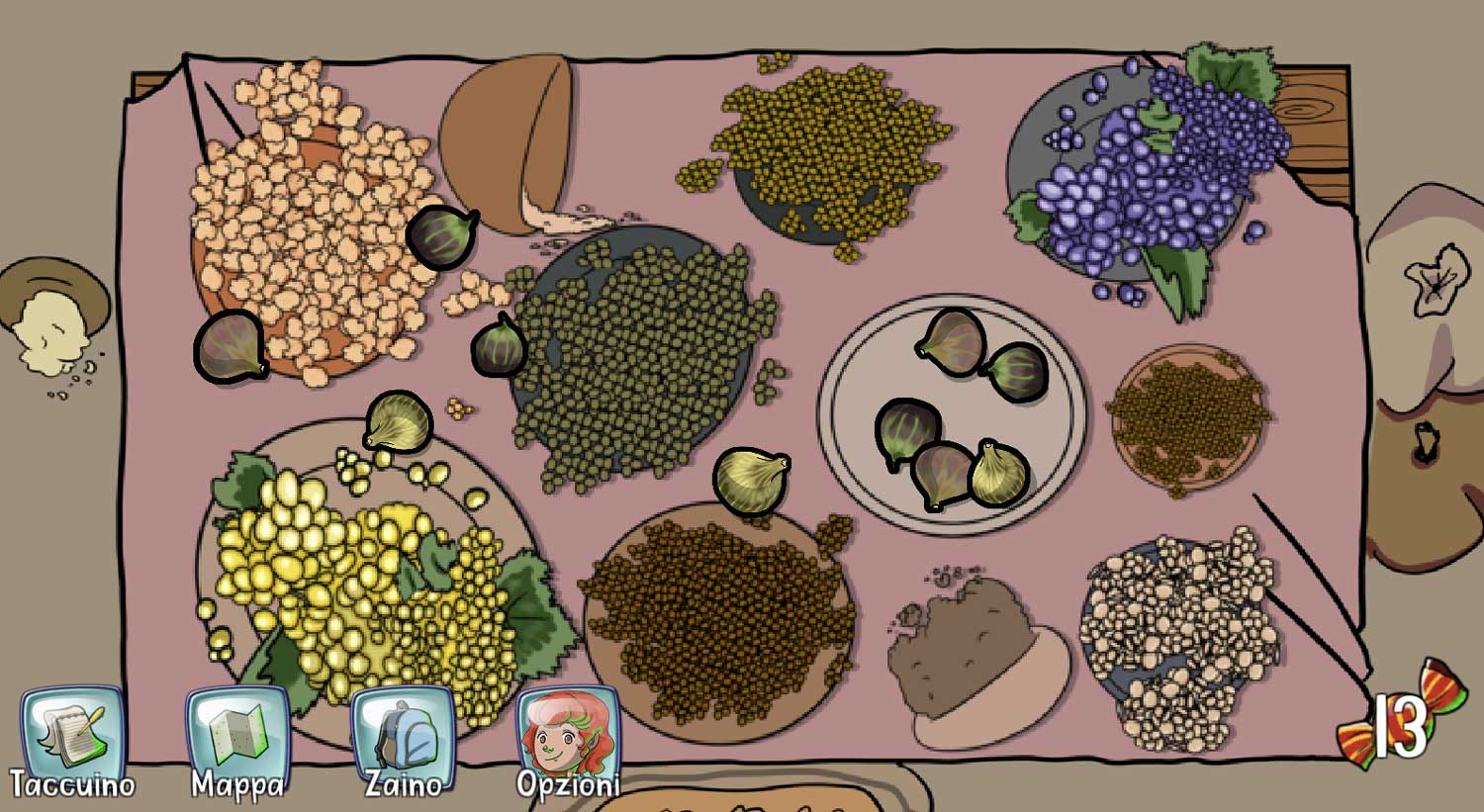Open the Zaino backpack inventory
This screenshot has height=812, width=1484.
pyautogui.click(x=403, y=737)
